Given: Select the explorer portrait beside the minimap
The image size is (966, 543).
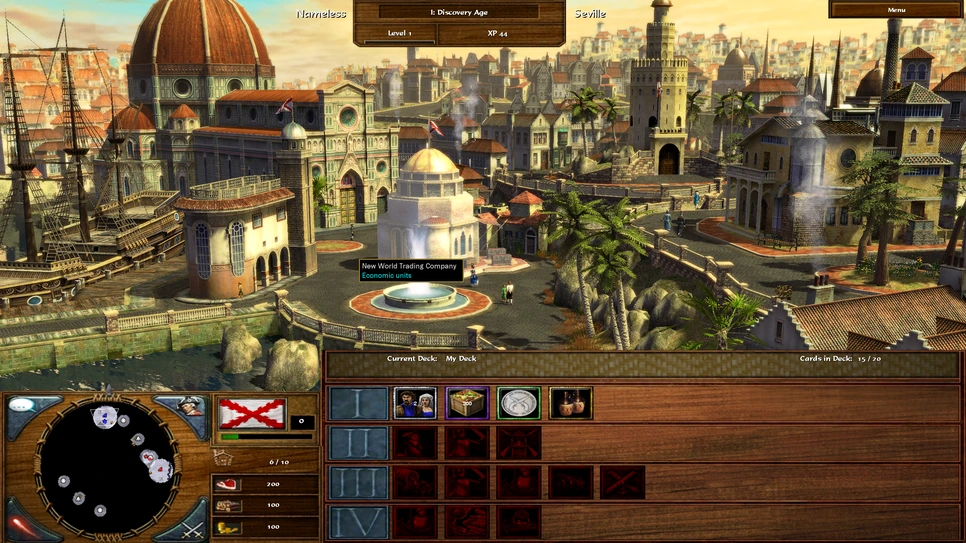Looking at the screenshot, I should click(190, 409).
